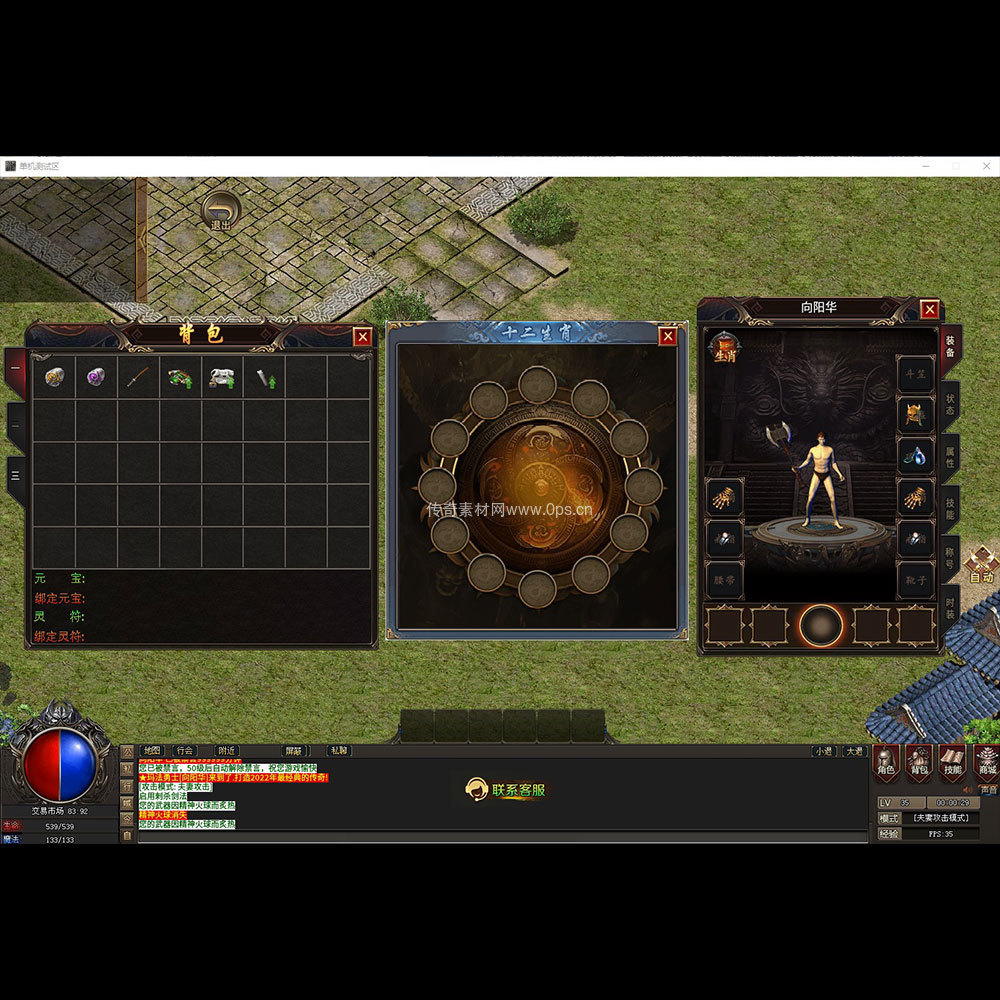The width and height of the screenshot is (1000, 1000).
Task: Switch to the 状态 status tab
Action: click(950, 405)
